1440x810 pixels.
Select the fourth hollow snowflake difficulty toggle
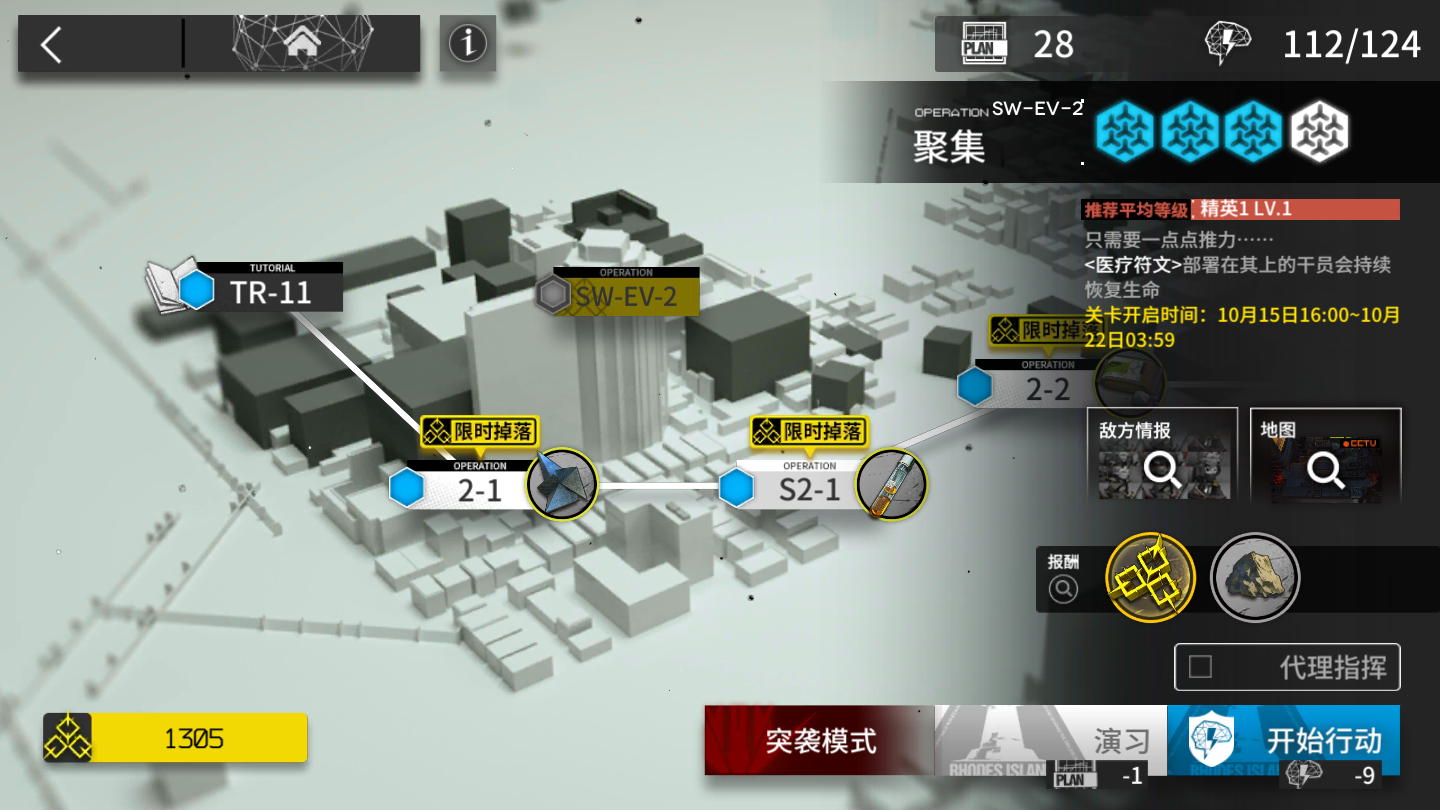pos(1321,131)
